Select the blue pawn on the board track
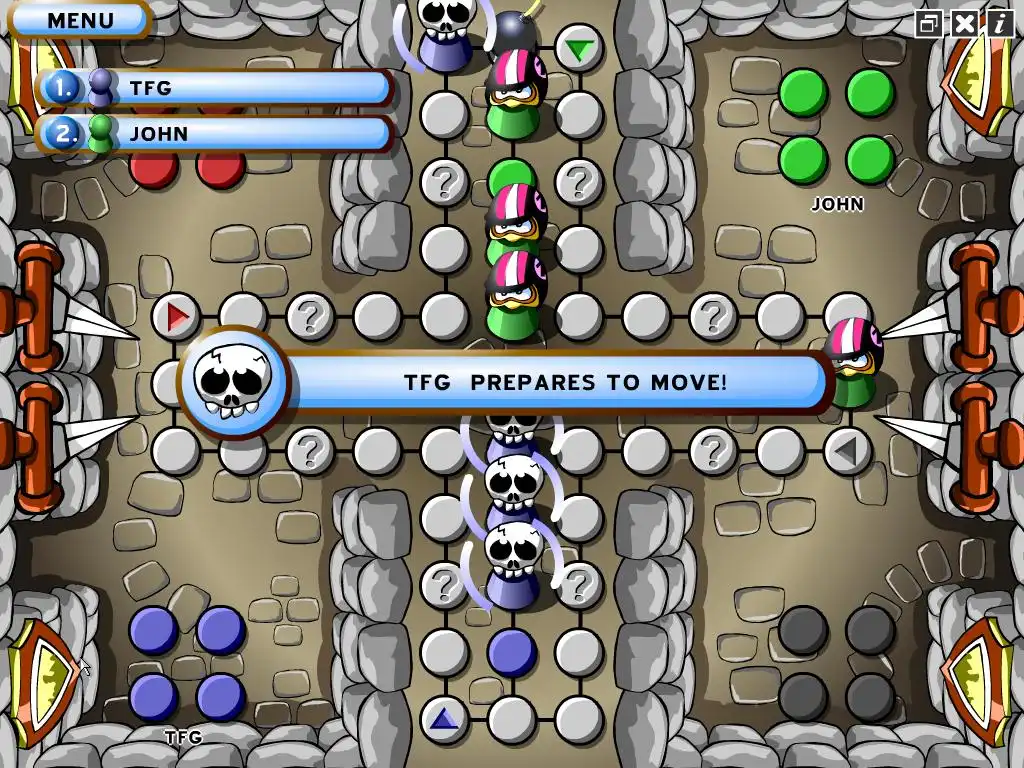1024x768 pixels. (512, 652)
